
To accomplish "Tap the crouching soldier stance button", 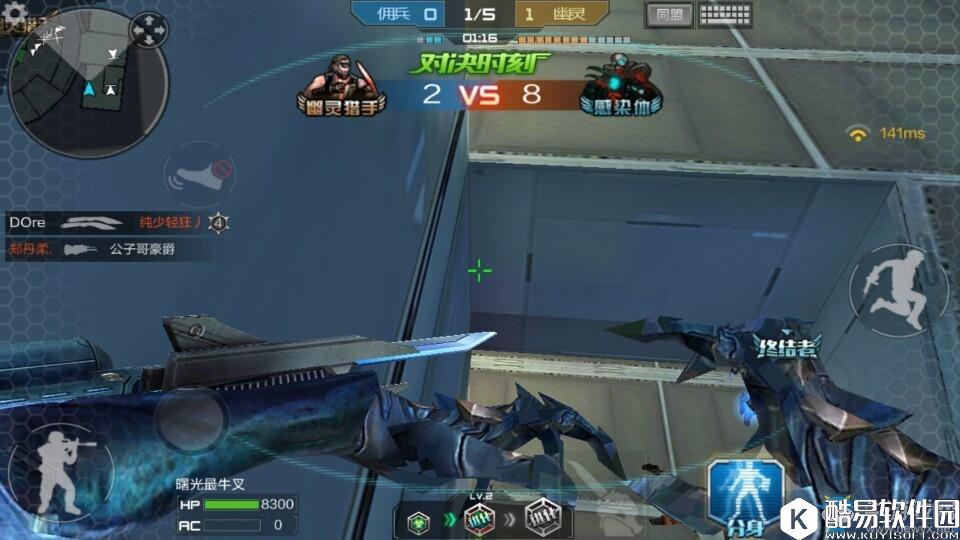I will [x=47, y=468].
